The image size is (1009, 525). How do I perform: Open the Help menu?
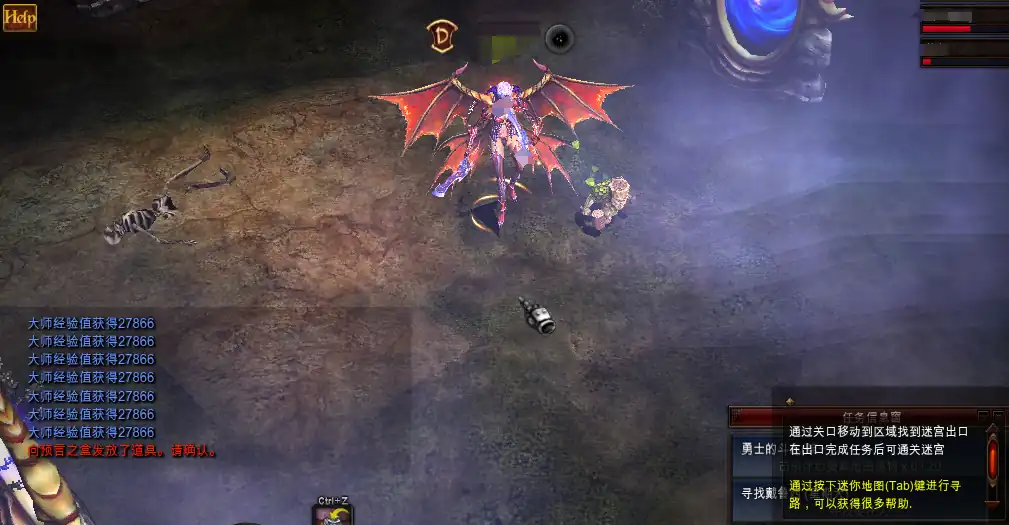(x=19, y=17)
